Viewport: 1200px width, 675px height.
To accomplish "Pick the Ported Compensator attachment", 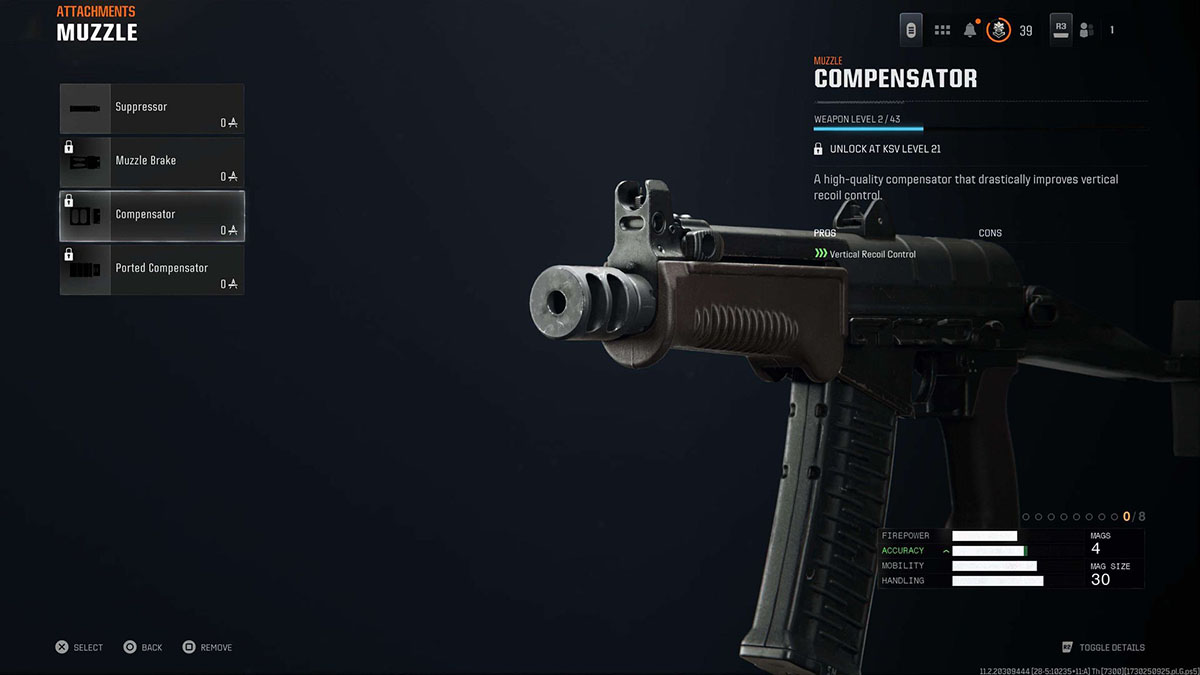I will pos(151,270).
